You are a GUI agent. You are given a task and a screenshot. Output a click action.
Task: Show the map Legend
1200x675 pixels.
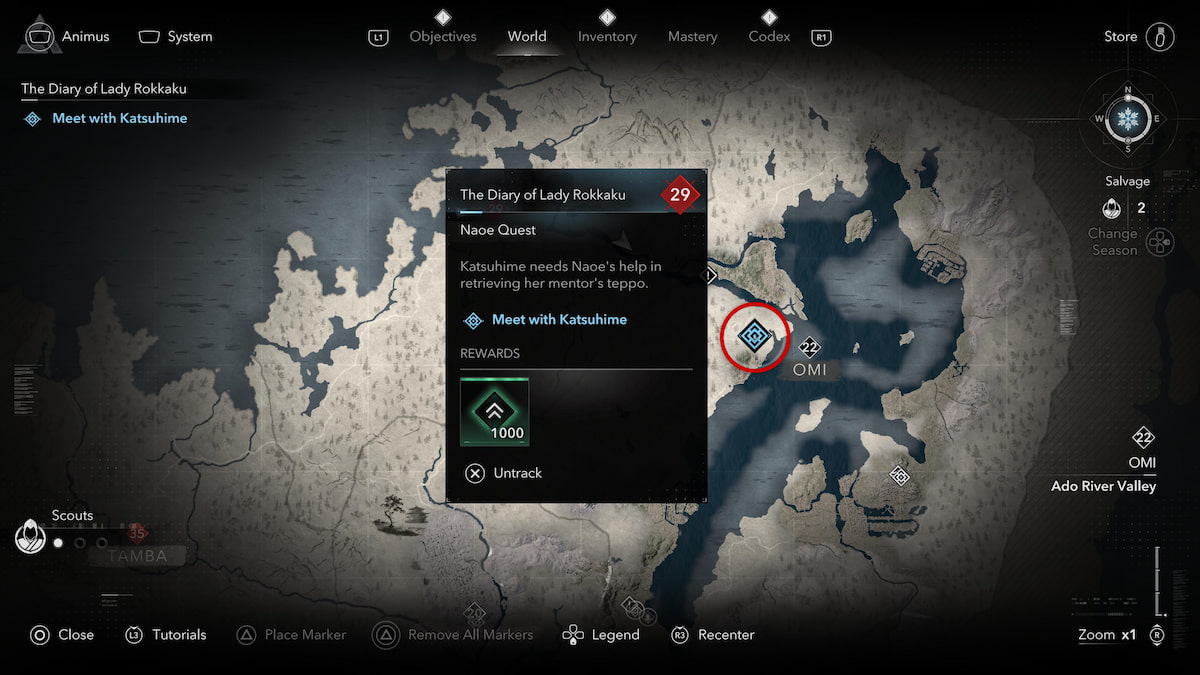point(602,635)
